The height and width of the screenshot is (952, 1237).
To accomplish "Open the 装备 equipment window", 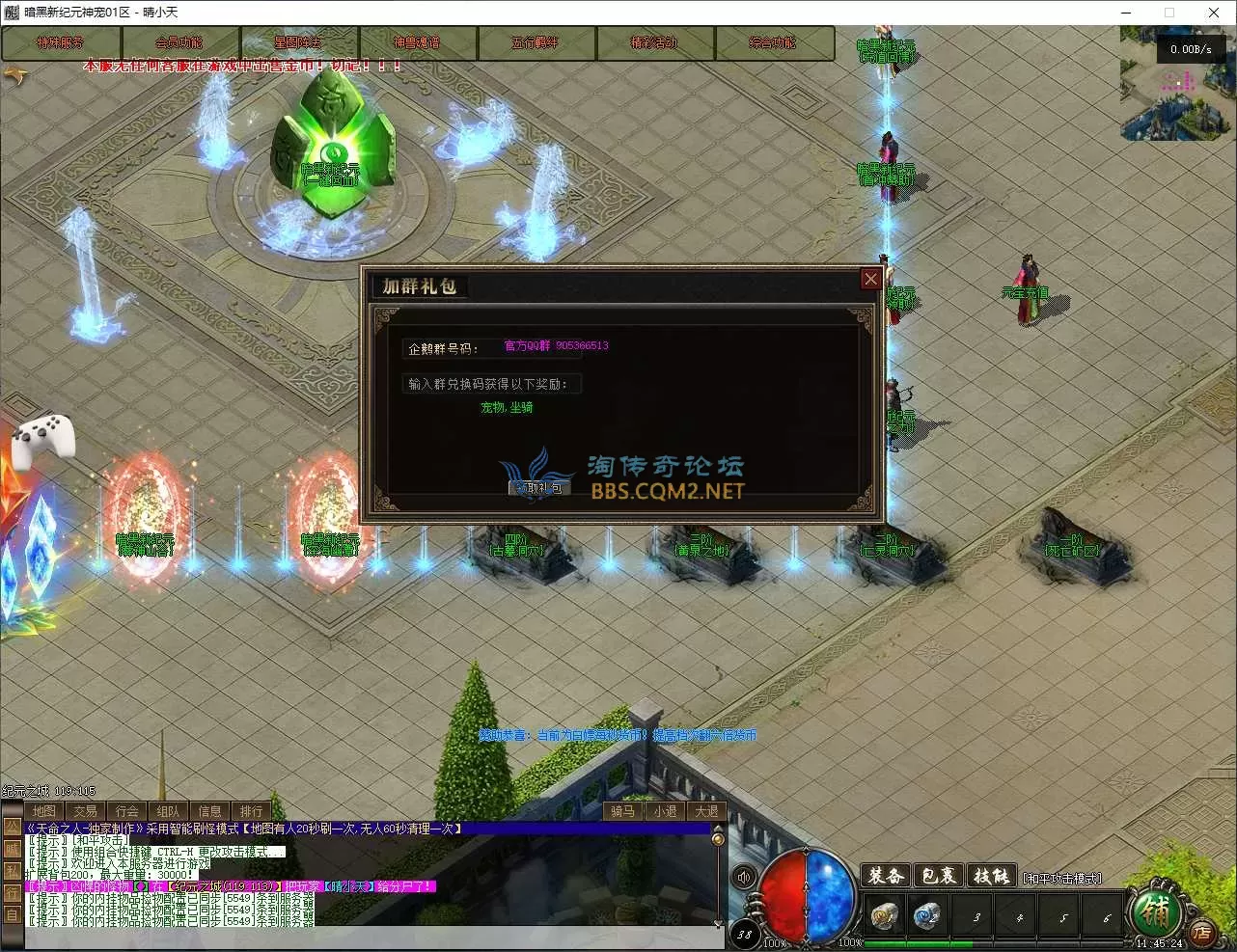I will coord(885,876).
